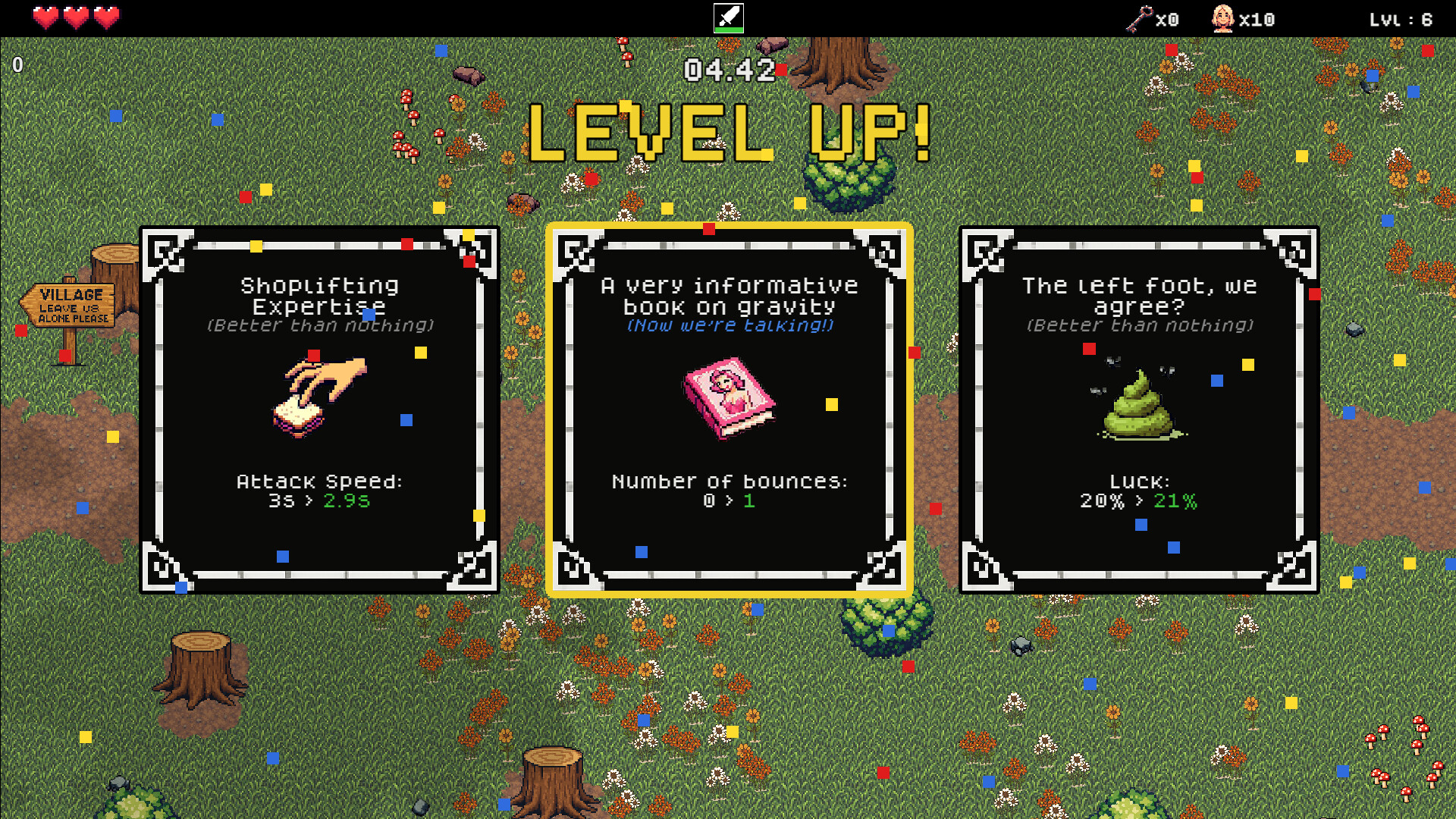Click the 'Lvl : 6' level indicator
Viewport: 1456px width, 819px height.
tap(1402, 20)
